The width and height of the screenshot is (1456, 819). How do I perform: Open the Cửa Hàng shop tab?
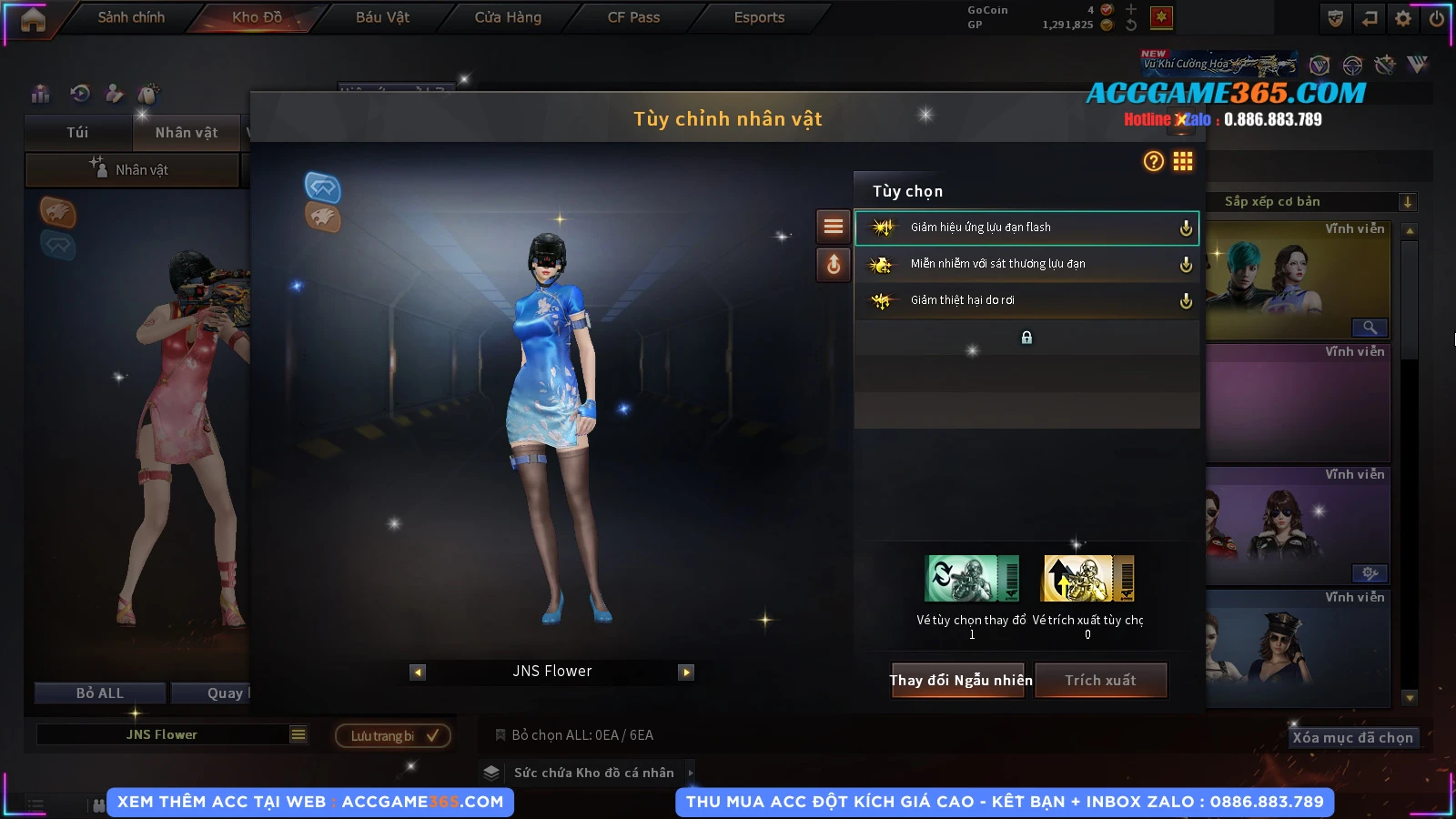click(x=508, y=17)
